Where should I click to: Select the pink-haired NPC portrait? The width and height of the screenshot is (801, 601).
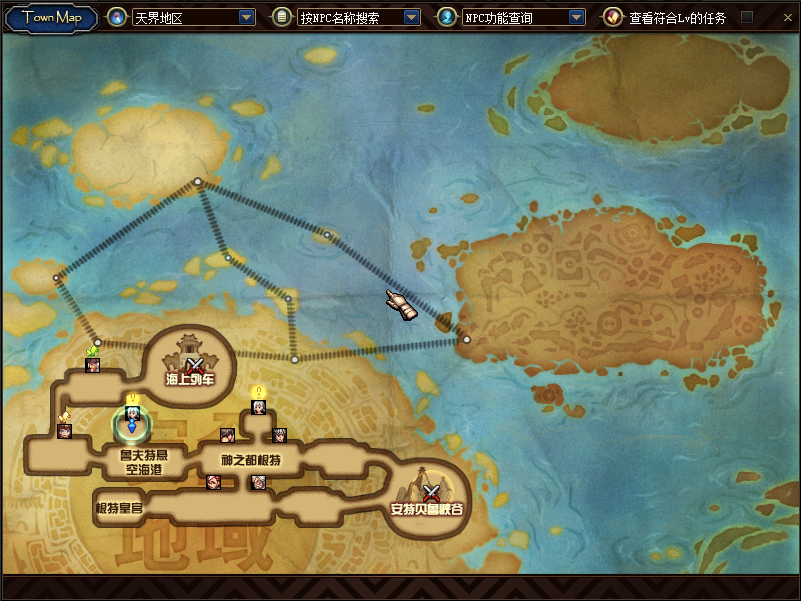pyautogui.click(x=212, y=483)
